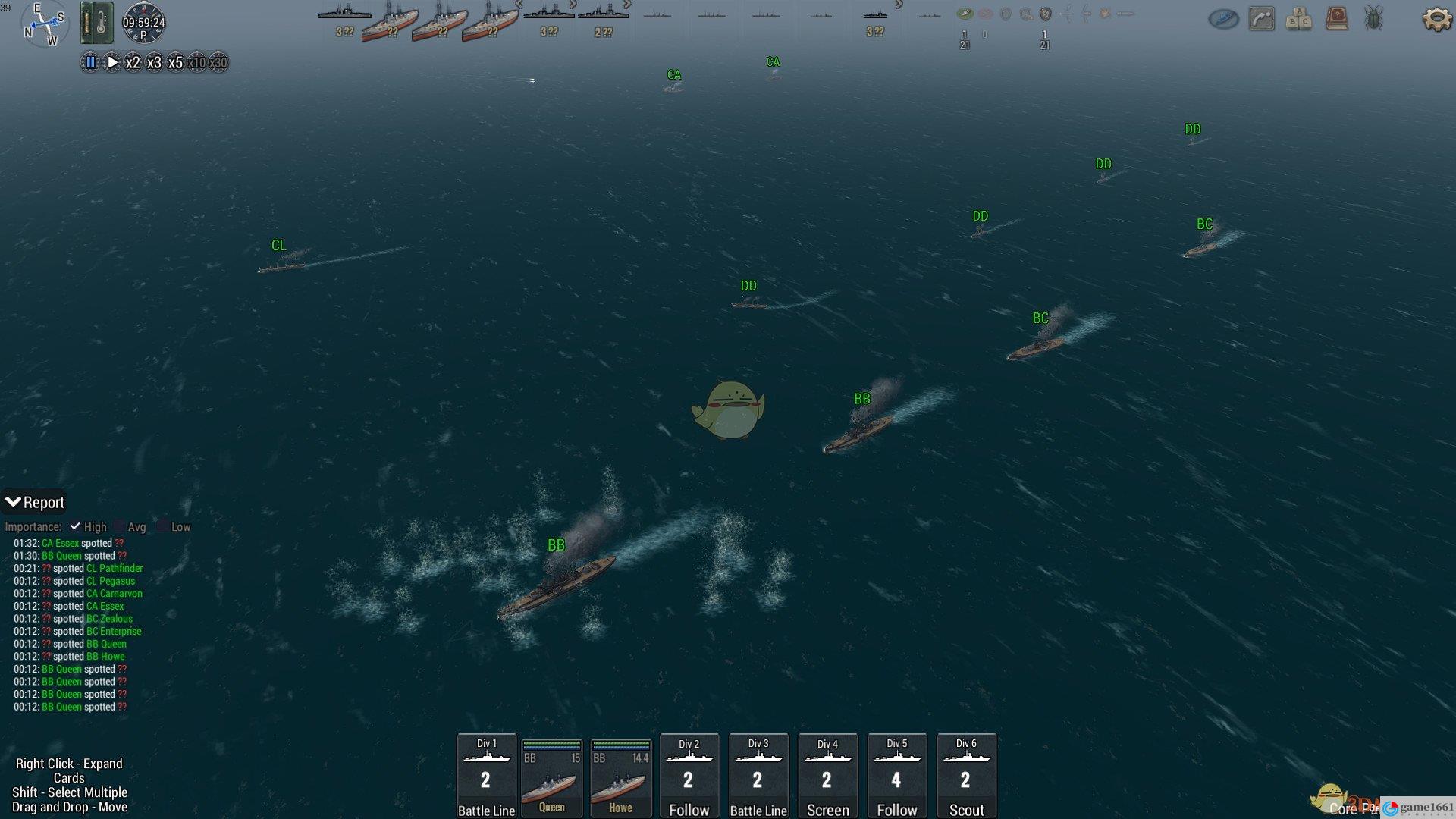Image resolution: width=1456 pixels, height=819 pixels.
Task: Open the red help book
Action: point(1336,19)
